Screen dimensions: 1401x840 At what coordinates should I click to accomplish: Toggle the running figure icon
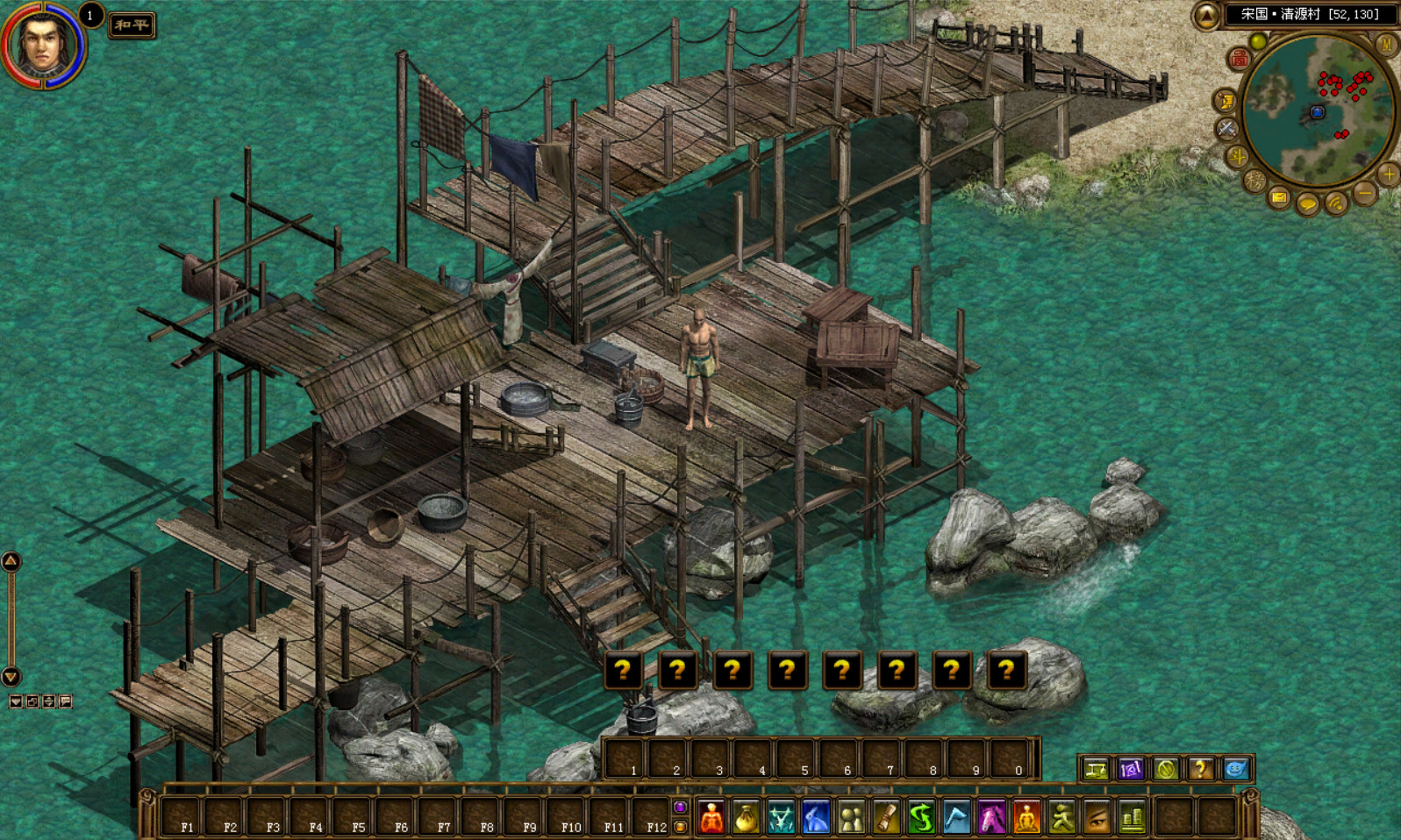1061,818
